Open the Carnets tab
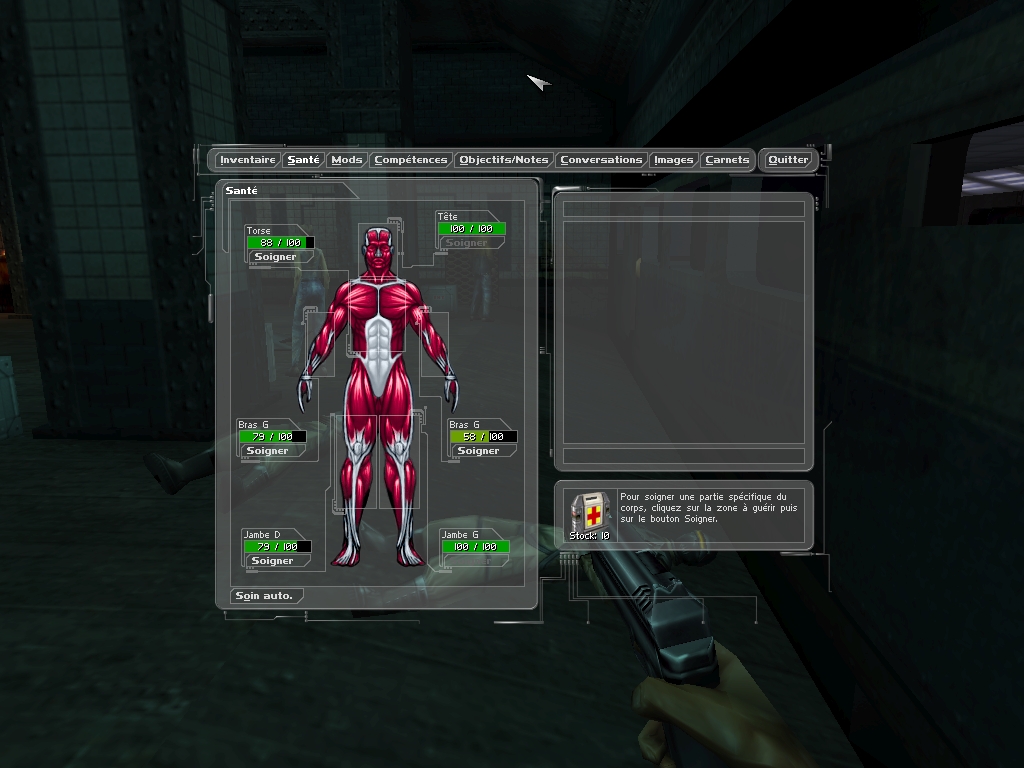Viewport: 1024px width, 768px height. click(726, 160)
